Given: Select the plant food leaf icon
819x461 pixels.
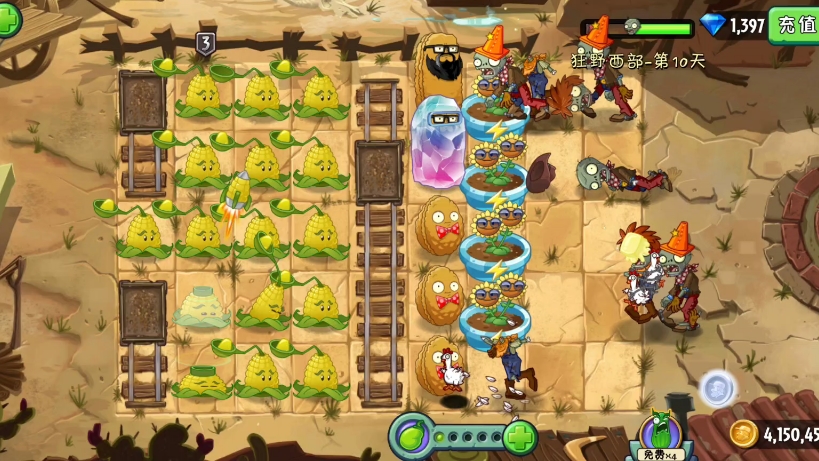Looking at the screenshot, I should pos(412,437).
